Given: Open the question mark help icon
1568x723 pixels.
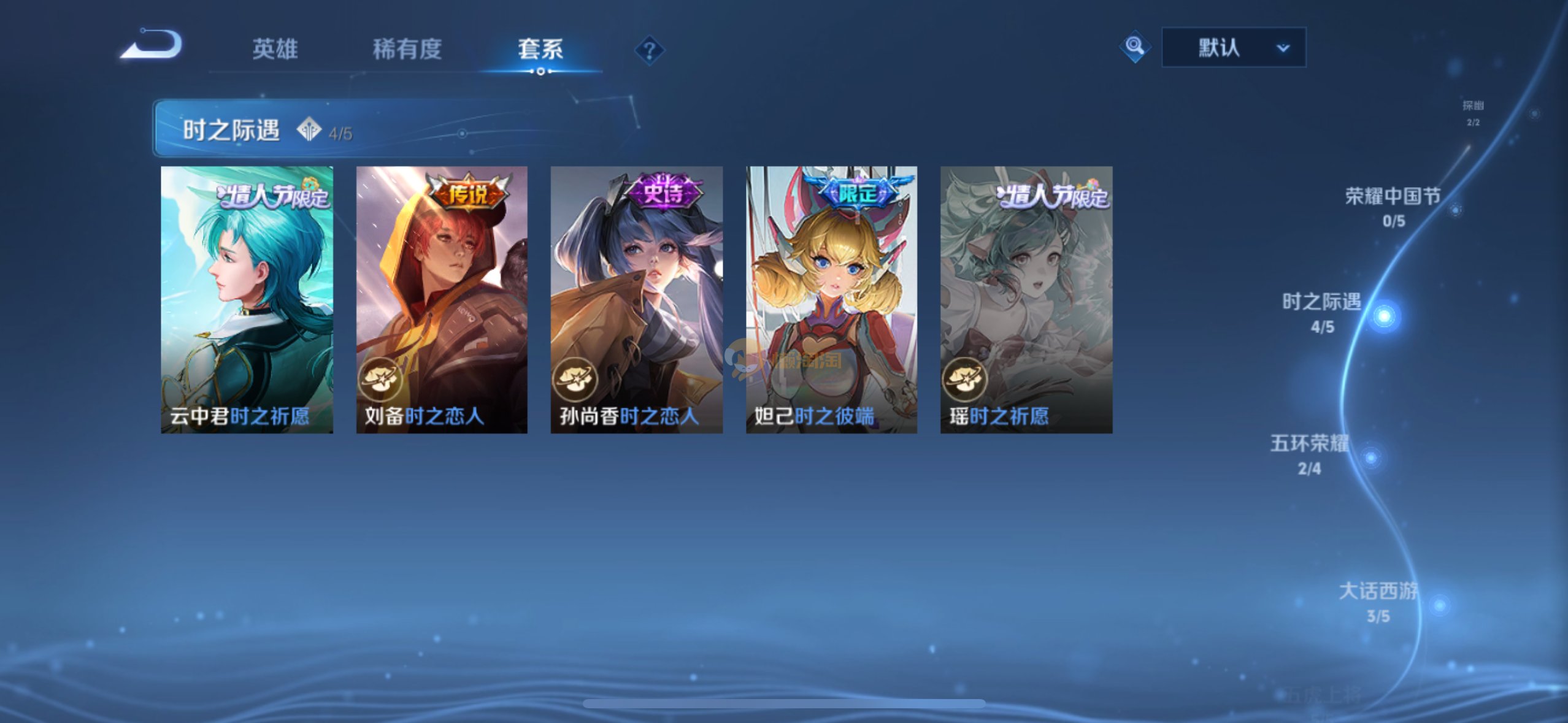Looking at the screenshot, I should pyautogui.click(x=649, y=50).
